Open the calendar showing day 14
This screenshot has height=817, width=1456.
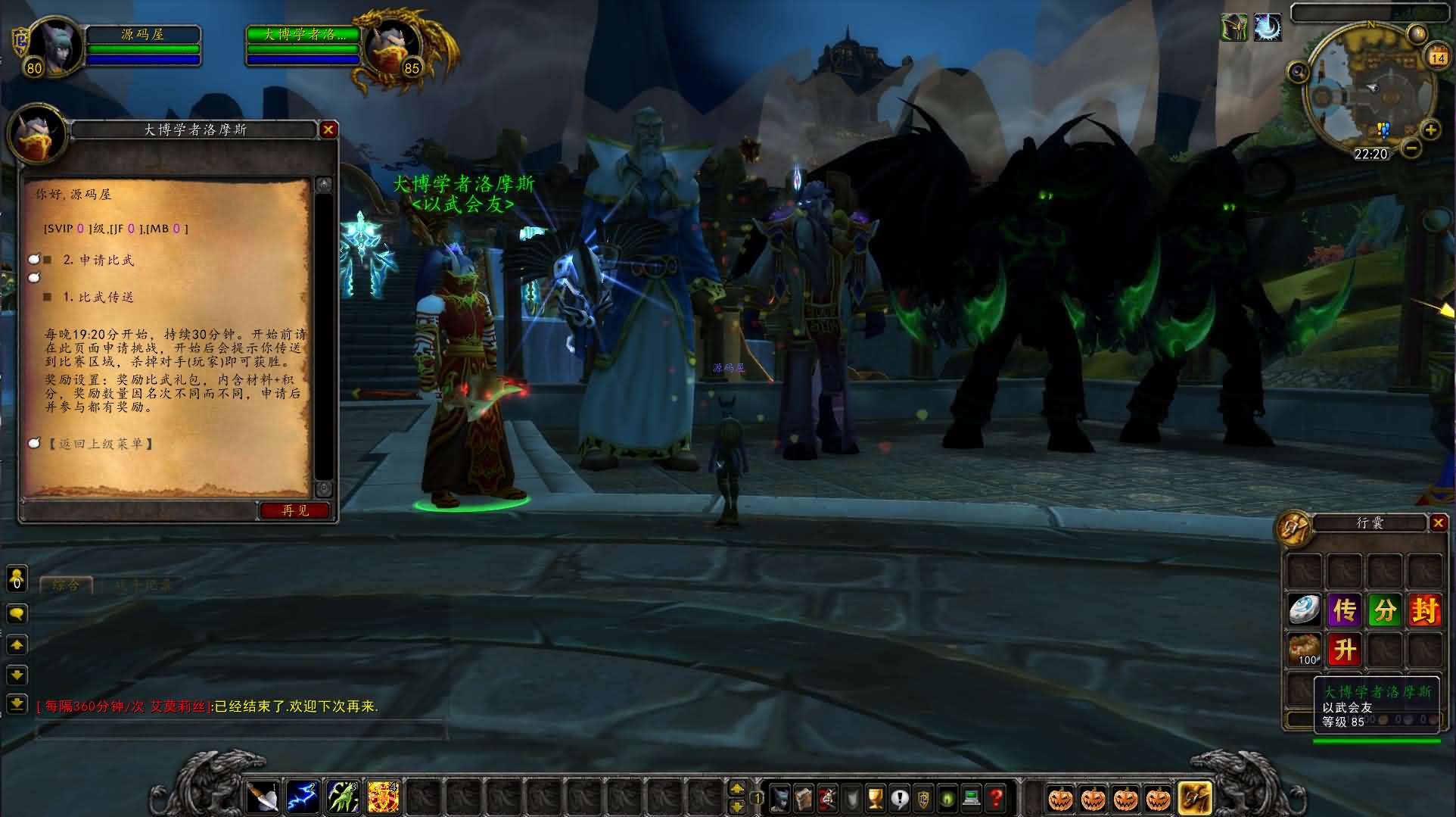pos(1437,57)
